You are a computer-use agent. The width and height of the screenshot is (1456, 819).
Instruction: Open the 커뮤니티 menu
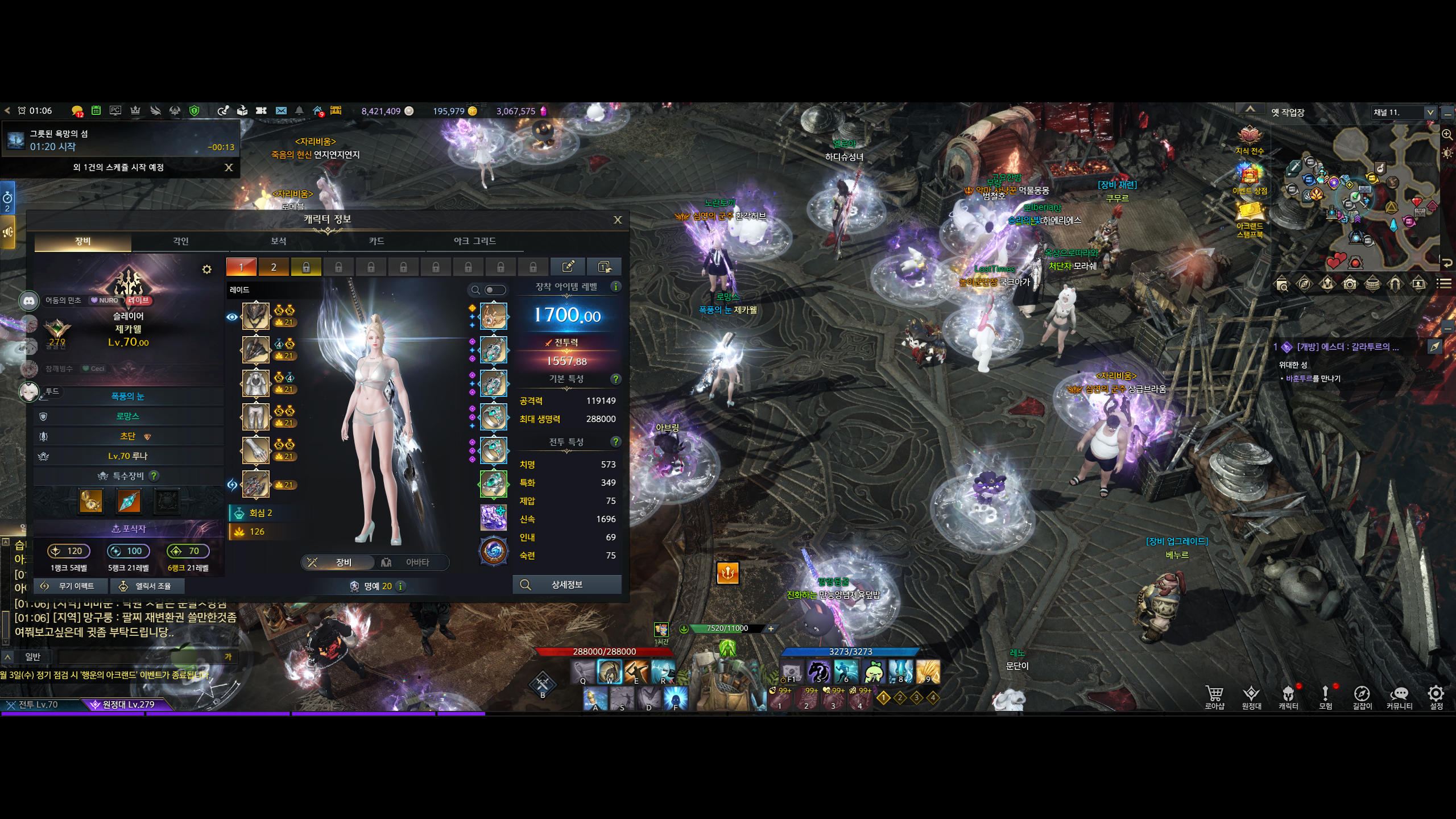[1399, 697]
